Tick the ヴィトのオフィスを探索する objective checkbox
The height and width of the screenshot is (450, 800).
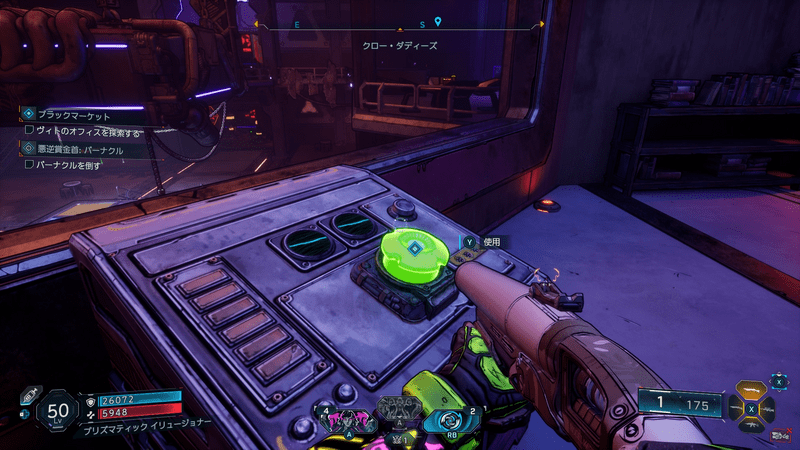30,130
